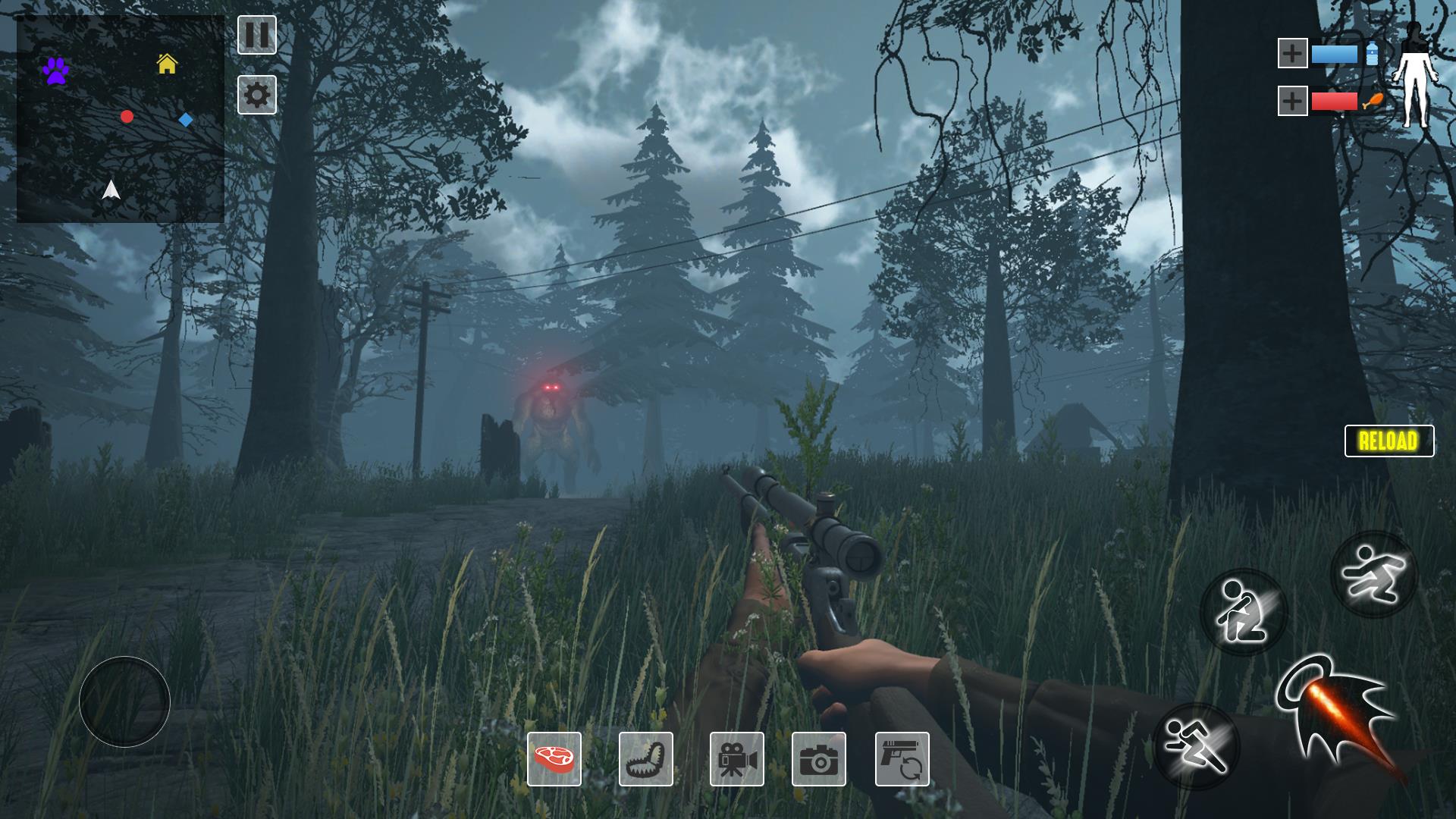Select the raw meat bait slot
Image resolution: width=1456 pixels, height=819 pixels.
(554, 758)
